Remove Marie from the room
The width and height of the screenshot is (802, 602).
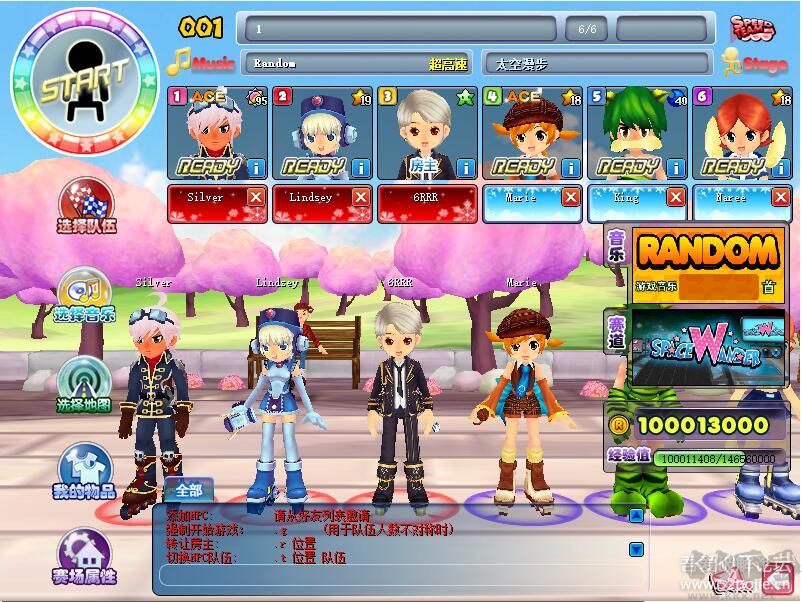[x=571, y=198]
